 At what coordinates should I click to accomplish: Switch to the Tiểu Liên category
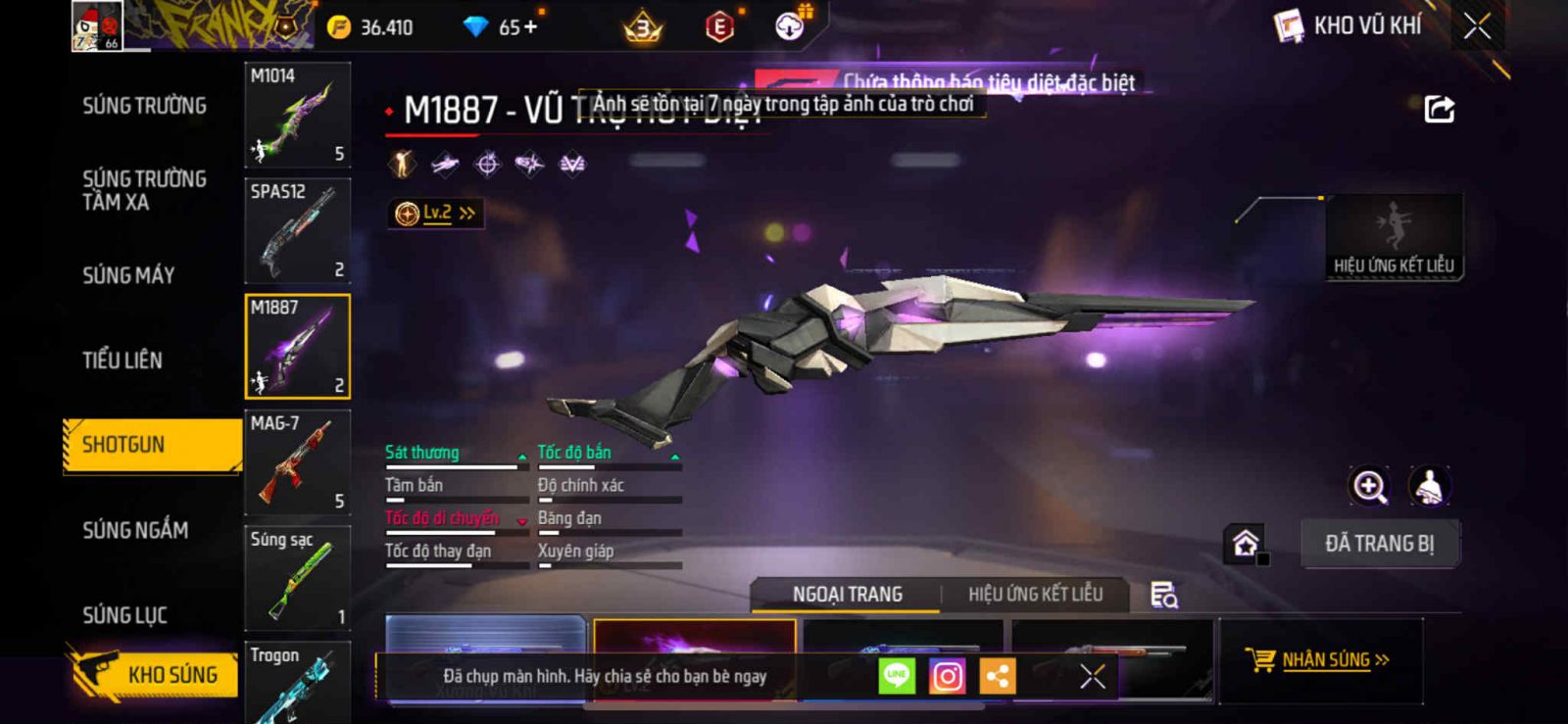pos(122,360)
